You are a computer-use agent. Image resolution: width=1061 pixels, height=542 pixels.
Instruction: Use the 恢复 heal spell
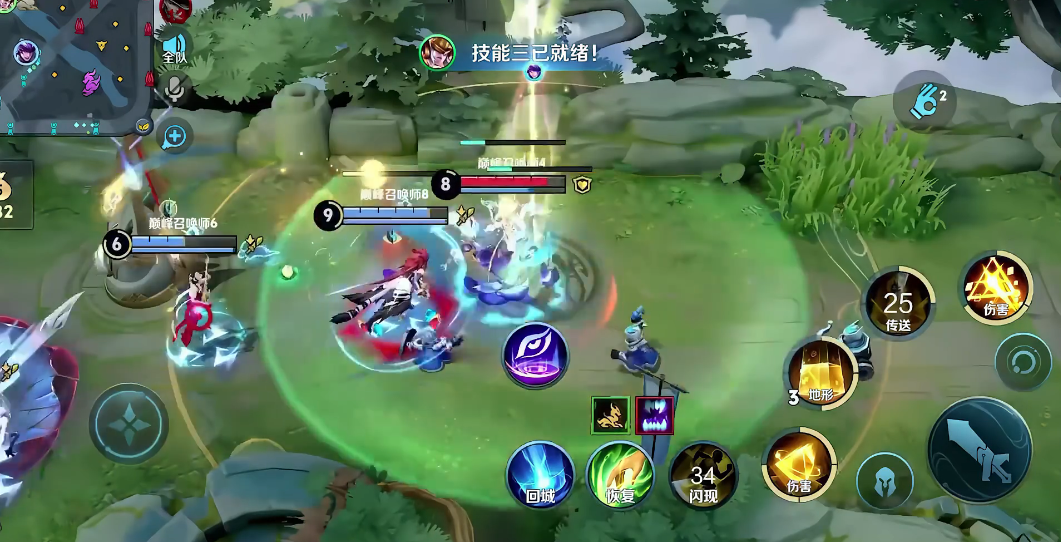coord(620,474)
